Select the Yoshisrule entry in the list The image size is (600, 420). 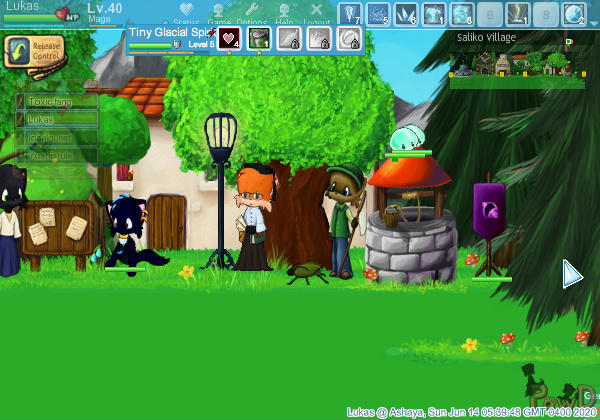tap(57, 155)
